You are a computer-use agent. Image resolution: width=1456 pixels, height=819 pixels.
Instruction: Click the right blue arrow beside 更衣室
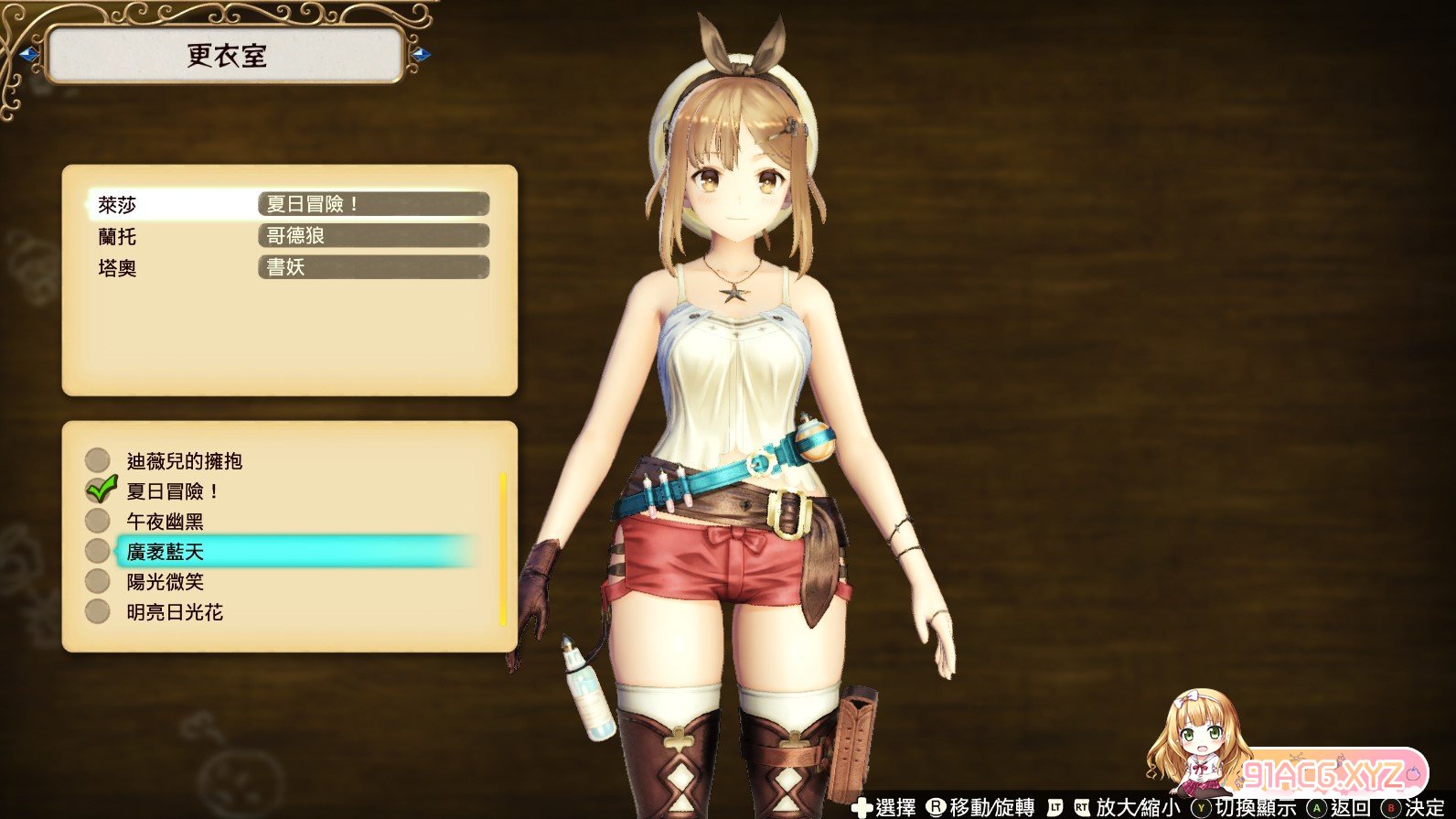[421, 55]
